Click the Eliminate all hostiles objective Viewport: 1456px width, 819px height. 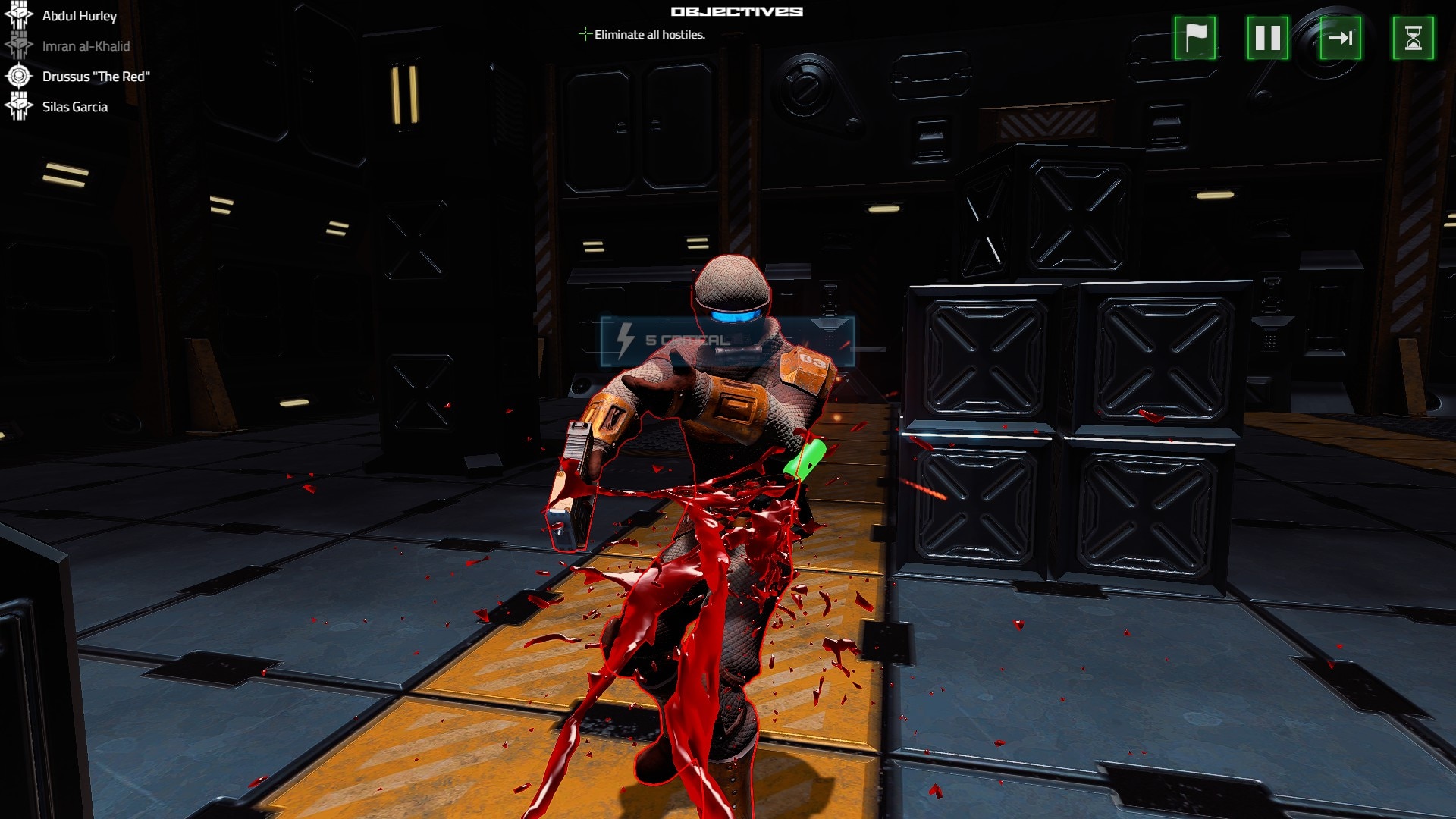tap(649, 35)
